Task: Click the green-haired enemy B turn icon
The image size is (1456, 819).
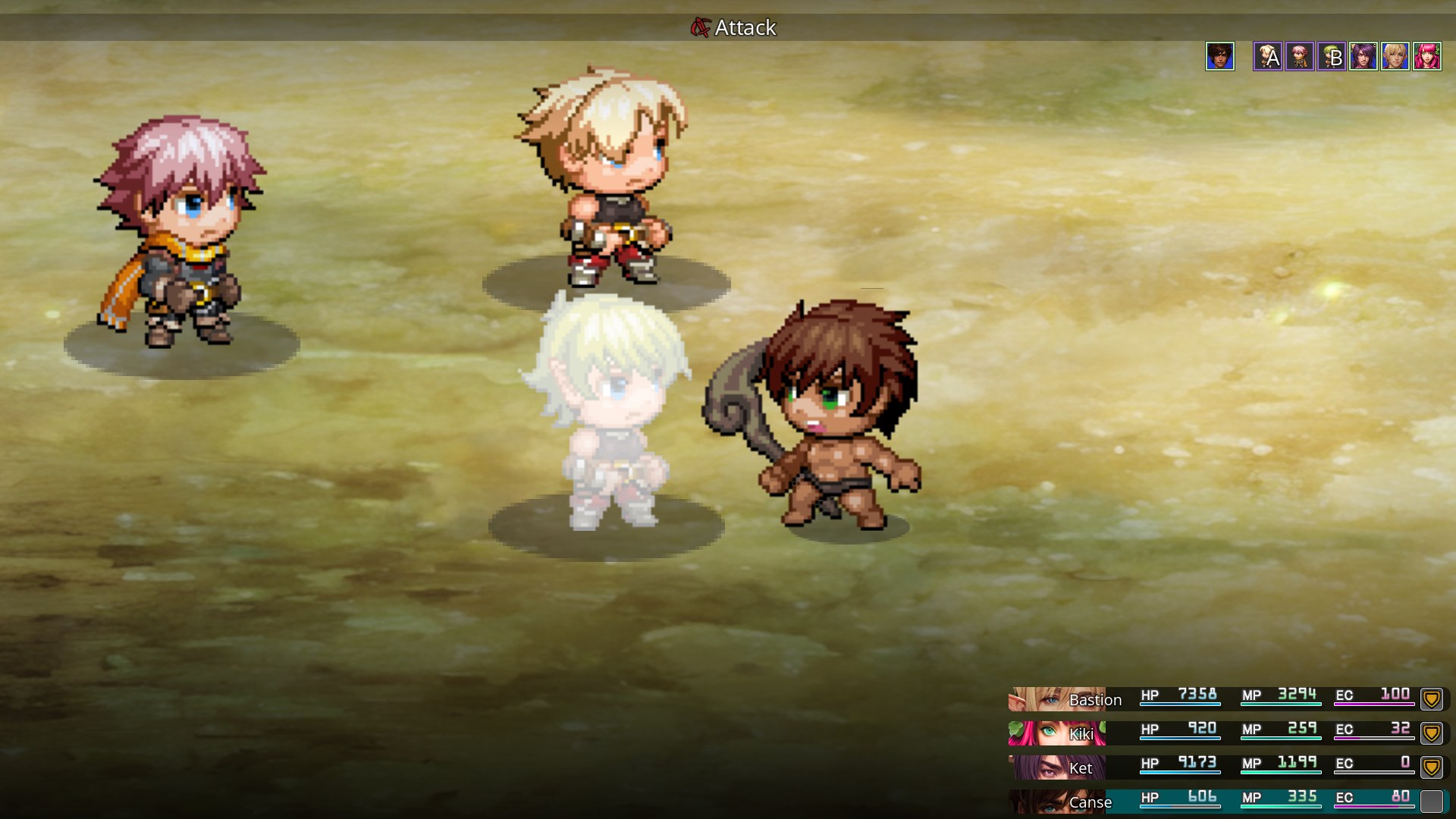Action: tap(1331, 56)
